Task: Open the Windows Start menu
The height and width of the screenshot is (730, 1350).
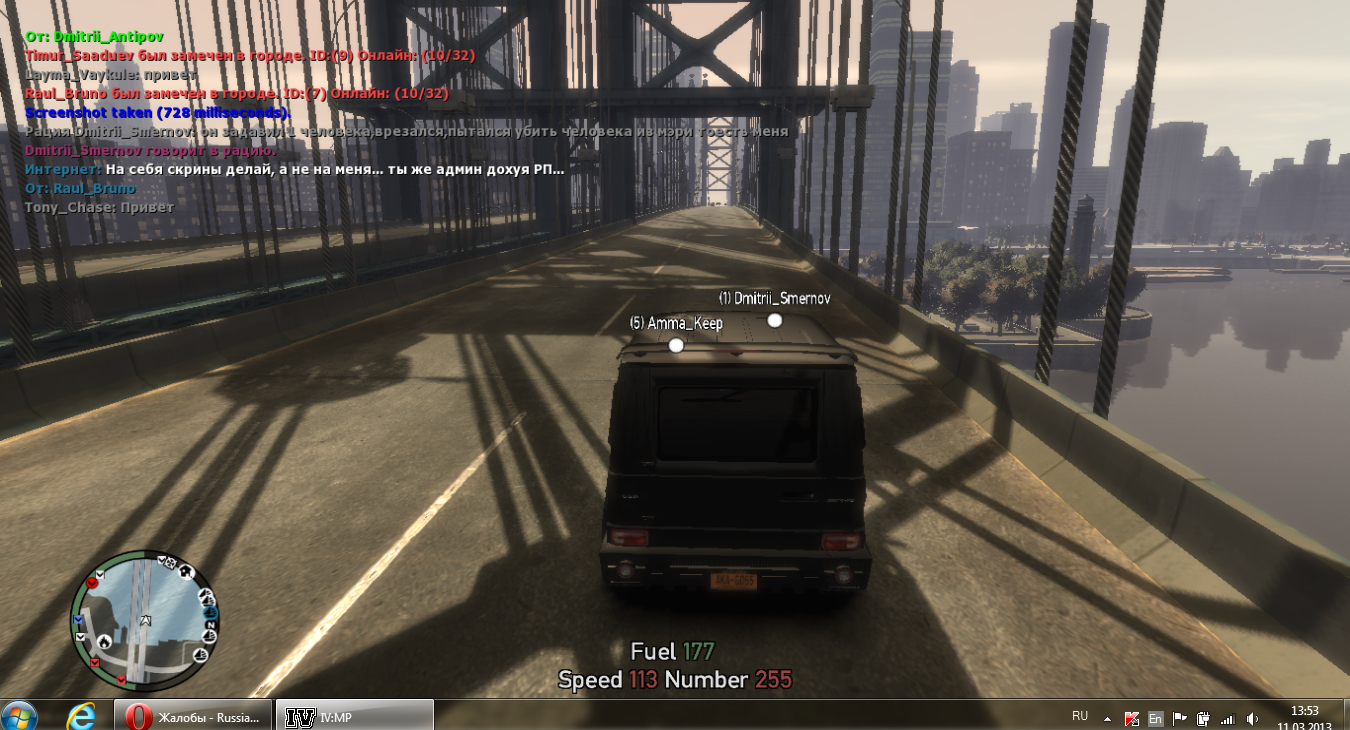Action: [x=18, y=716]
